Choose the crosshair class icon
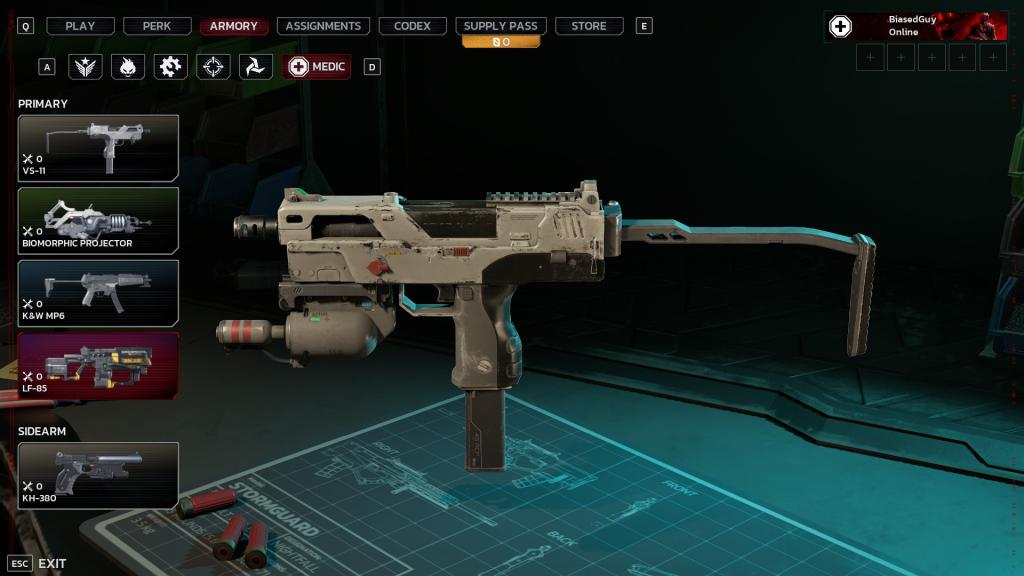1024x576 pixels. click(213, 67)
